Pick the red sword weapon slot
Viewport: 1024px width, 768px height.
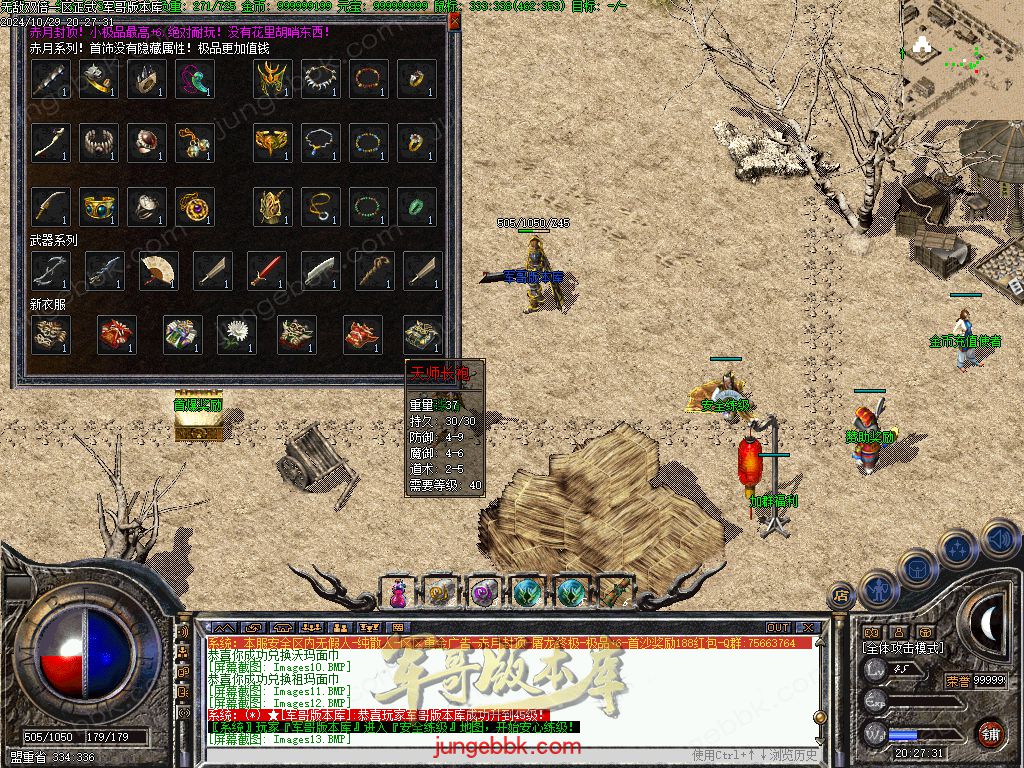[x=266, y=270]
